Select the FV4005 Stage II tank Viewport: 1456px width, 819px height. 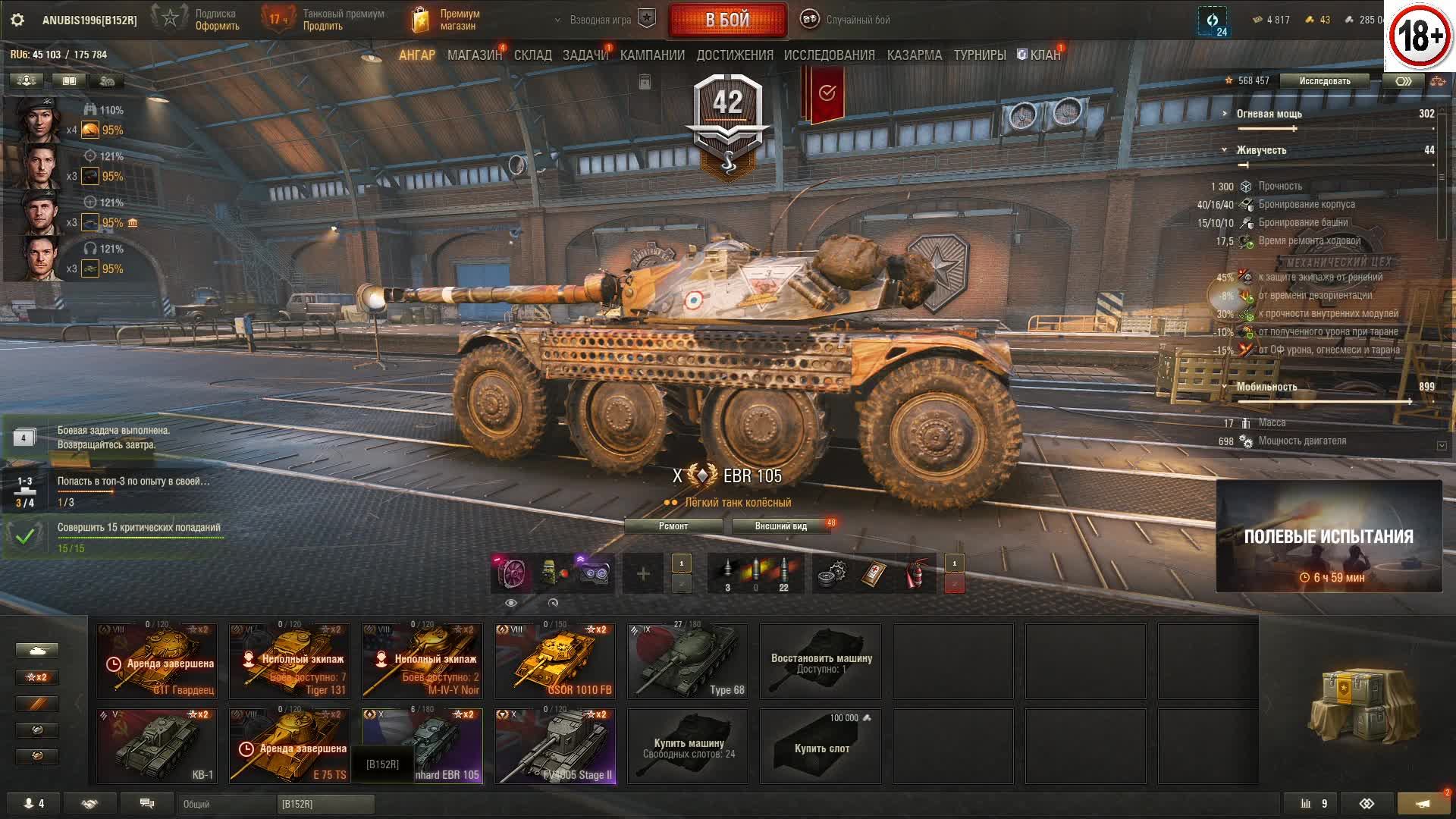coord(555,745)
